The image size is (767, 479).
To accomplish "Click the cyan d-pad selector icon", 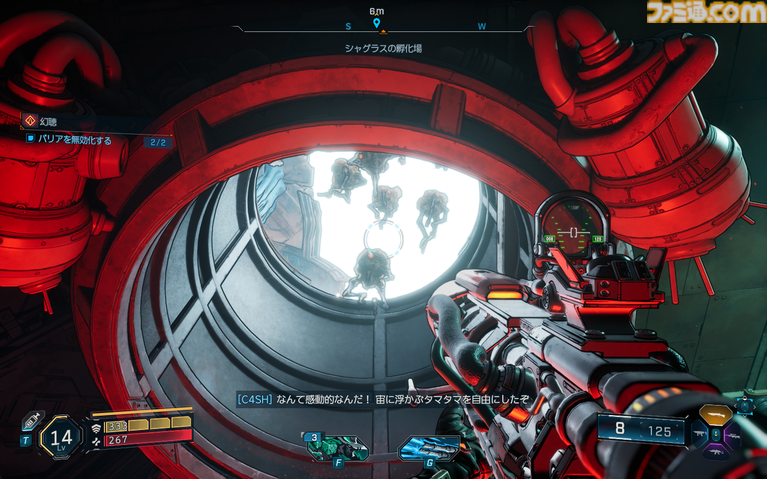I will (746, 405).
